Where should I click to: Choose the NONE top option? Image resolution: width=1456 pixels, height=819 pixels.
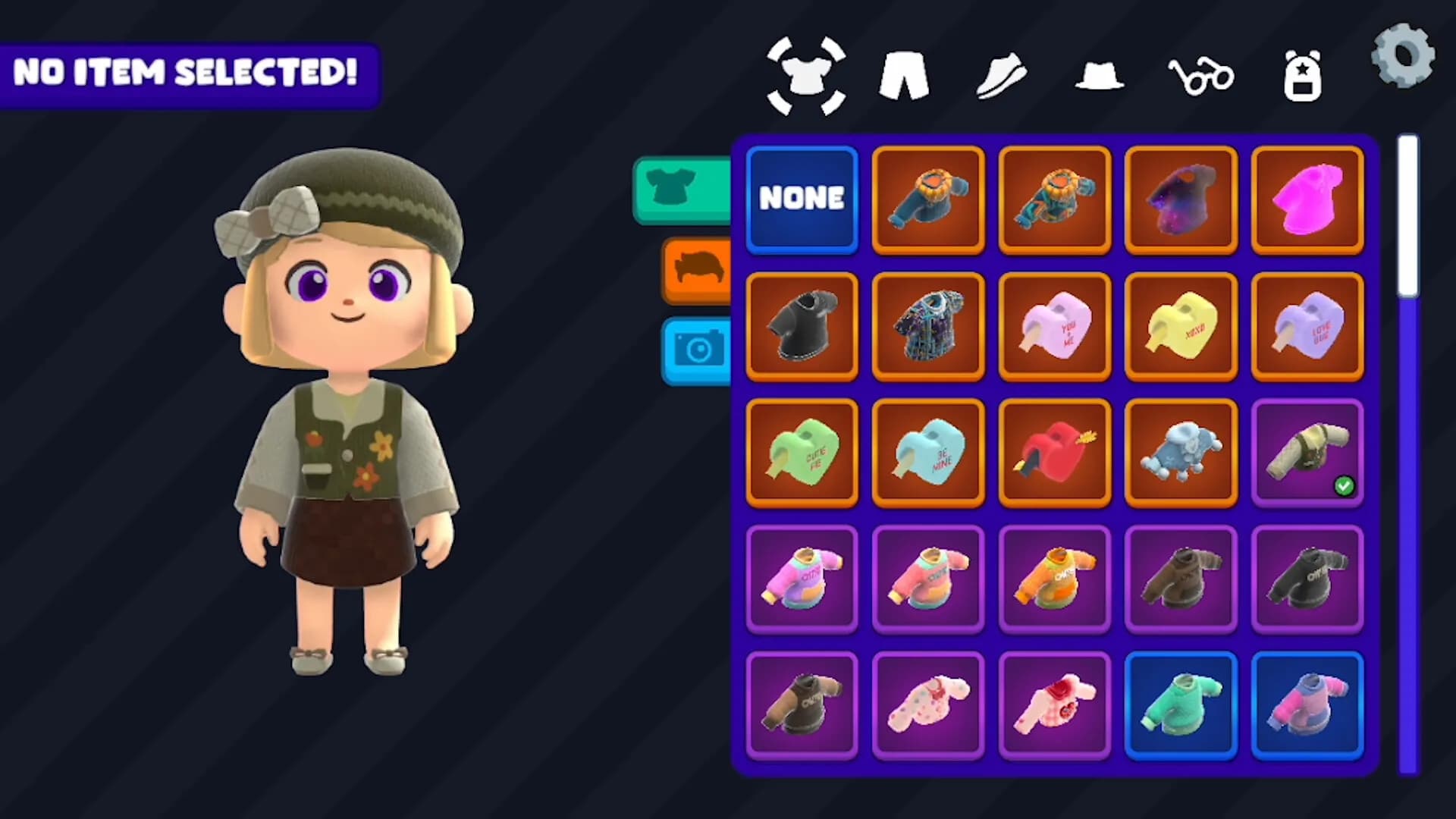click(x=802, y=199)
